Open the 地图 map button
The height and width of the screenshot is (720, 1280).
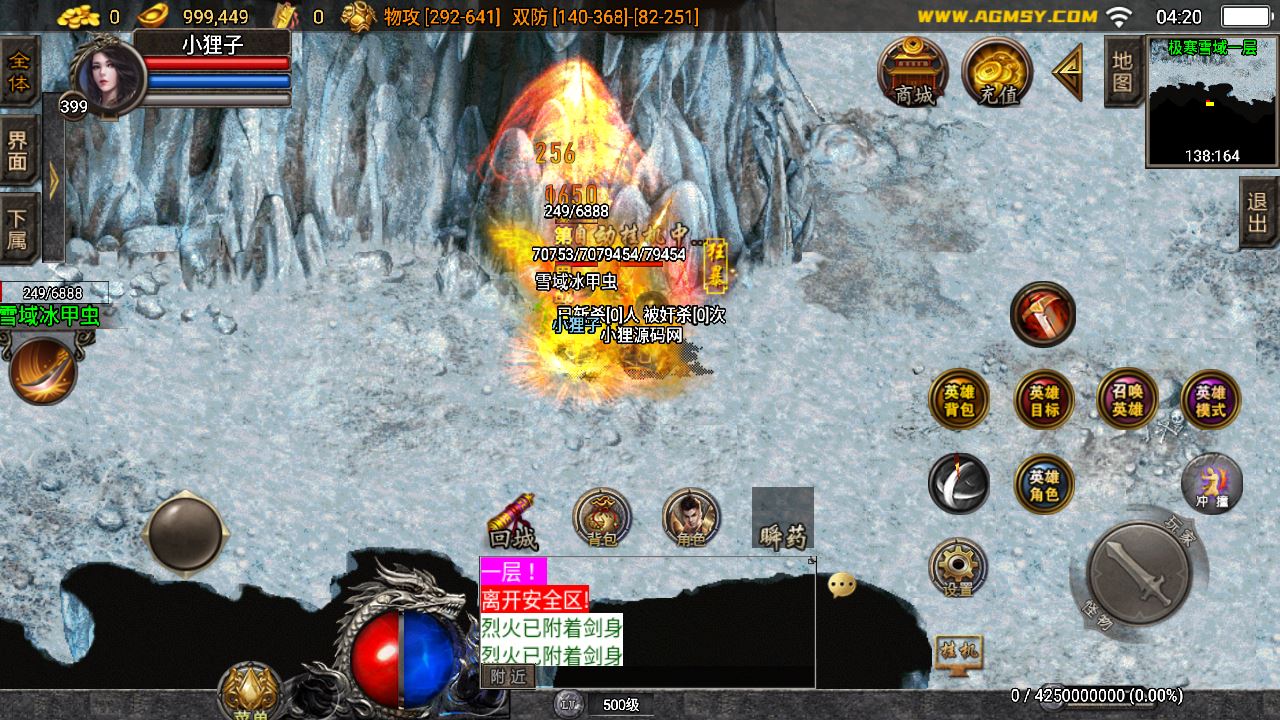coord(1123,72)
